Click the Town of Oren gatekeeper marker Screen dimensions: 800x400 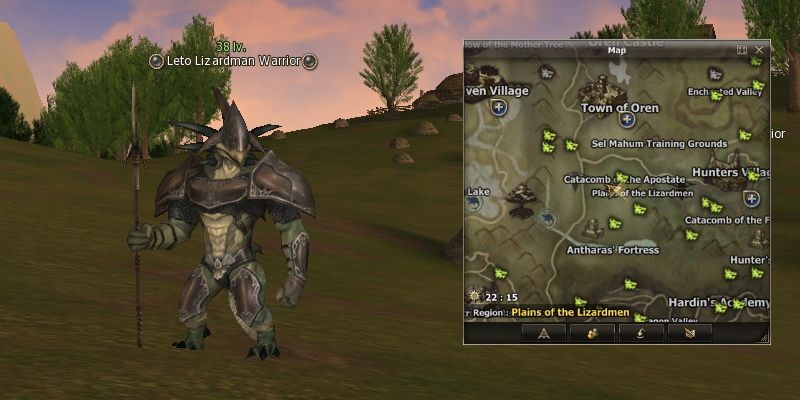click(x=627, y=120)
